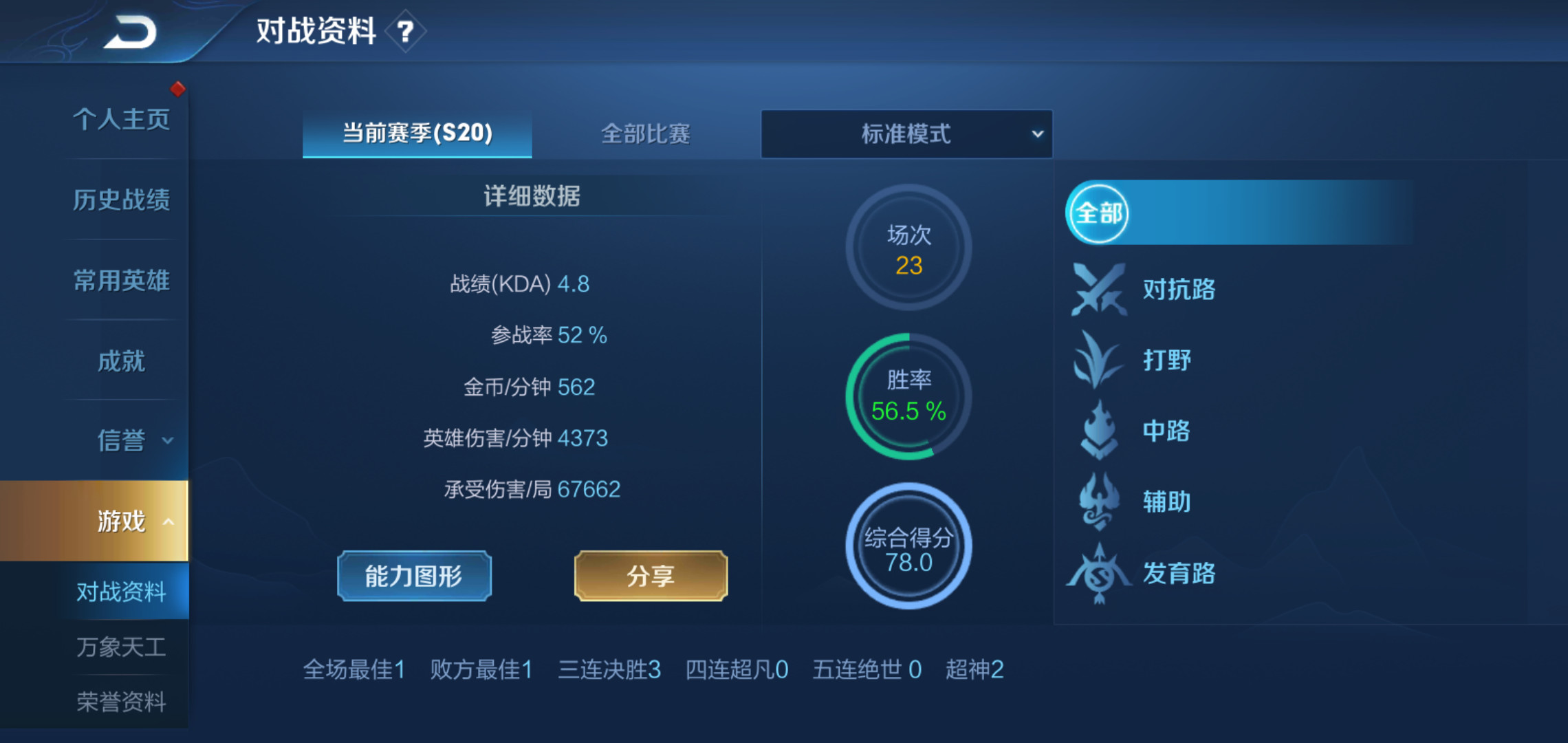
Task: Open 荣誉资料 in the sidebar
Action: tap(122, 702)
